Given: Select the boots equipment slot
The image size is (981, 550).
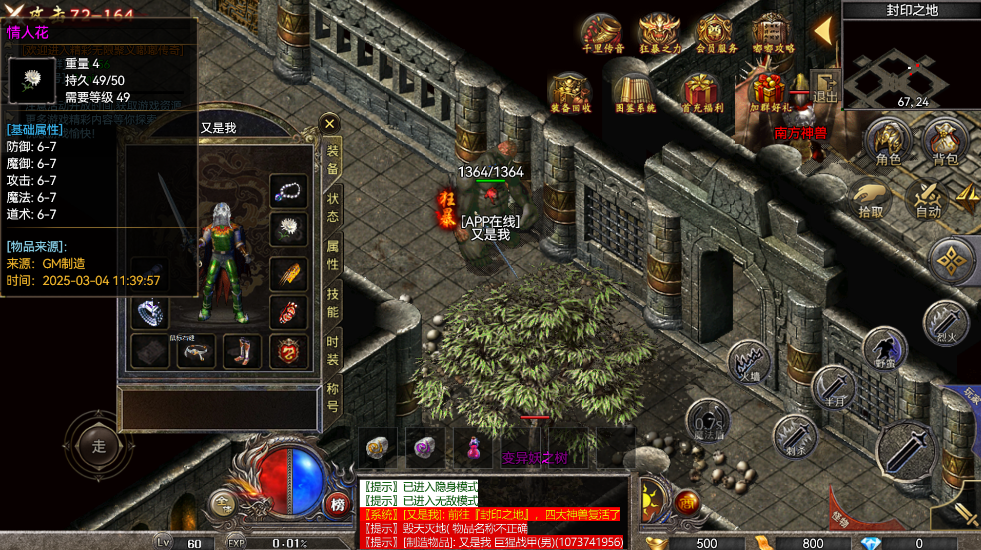Looking at the screenshot, I should coord(243,351).
